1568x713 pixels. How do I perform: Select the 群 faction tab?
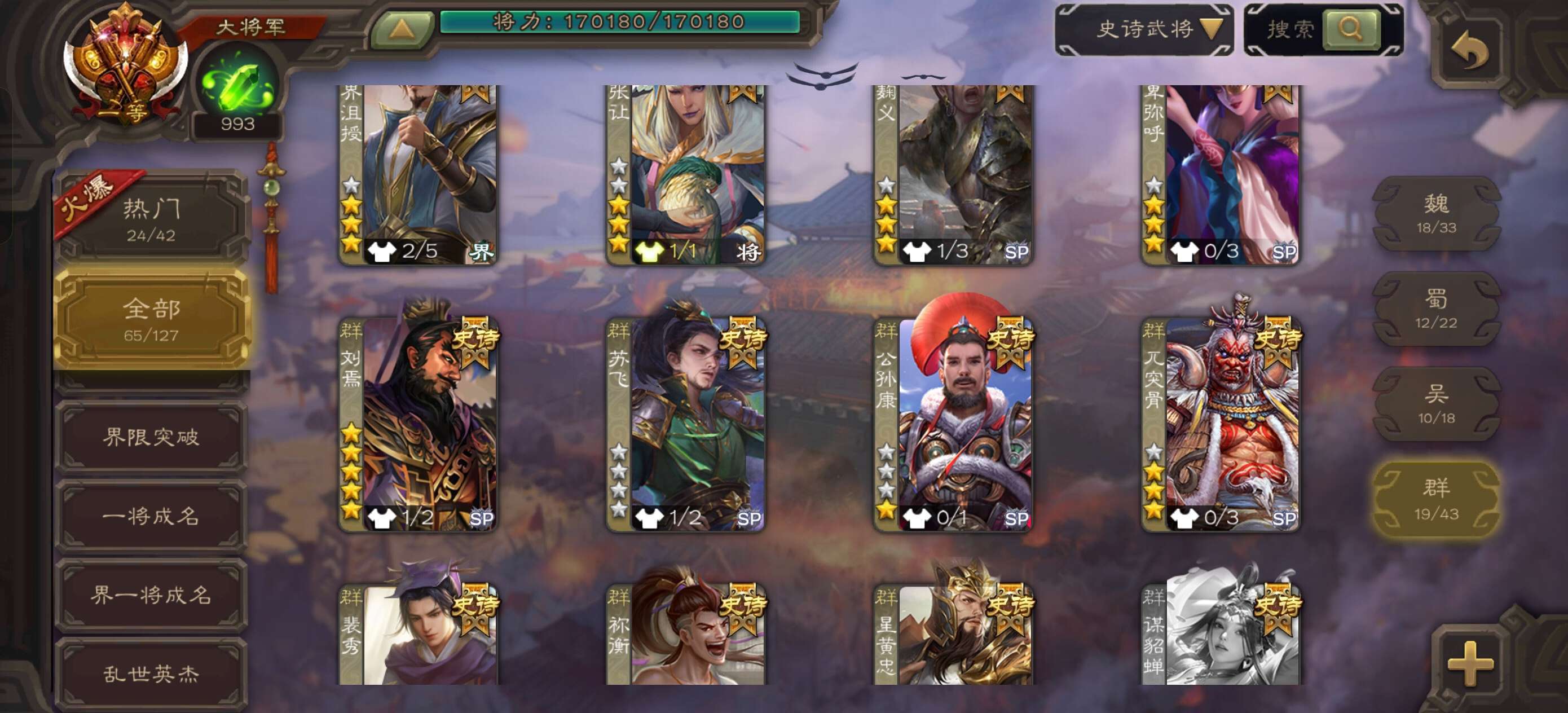(x=1436, y=499)
